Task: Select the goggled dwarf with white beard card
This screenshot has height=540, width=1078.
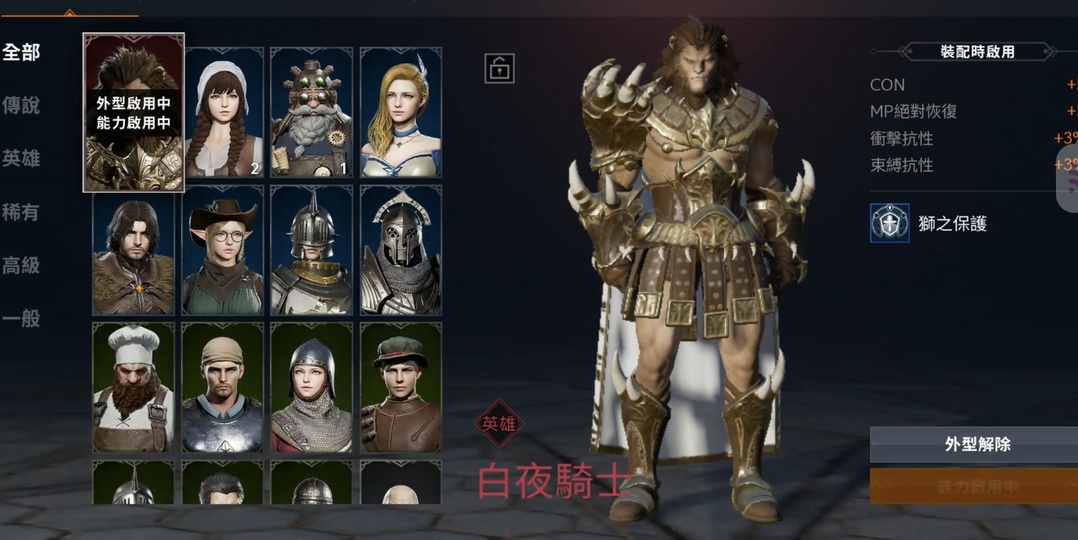Action: 311,113
